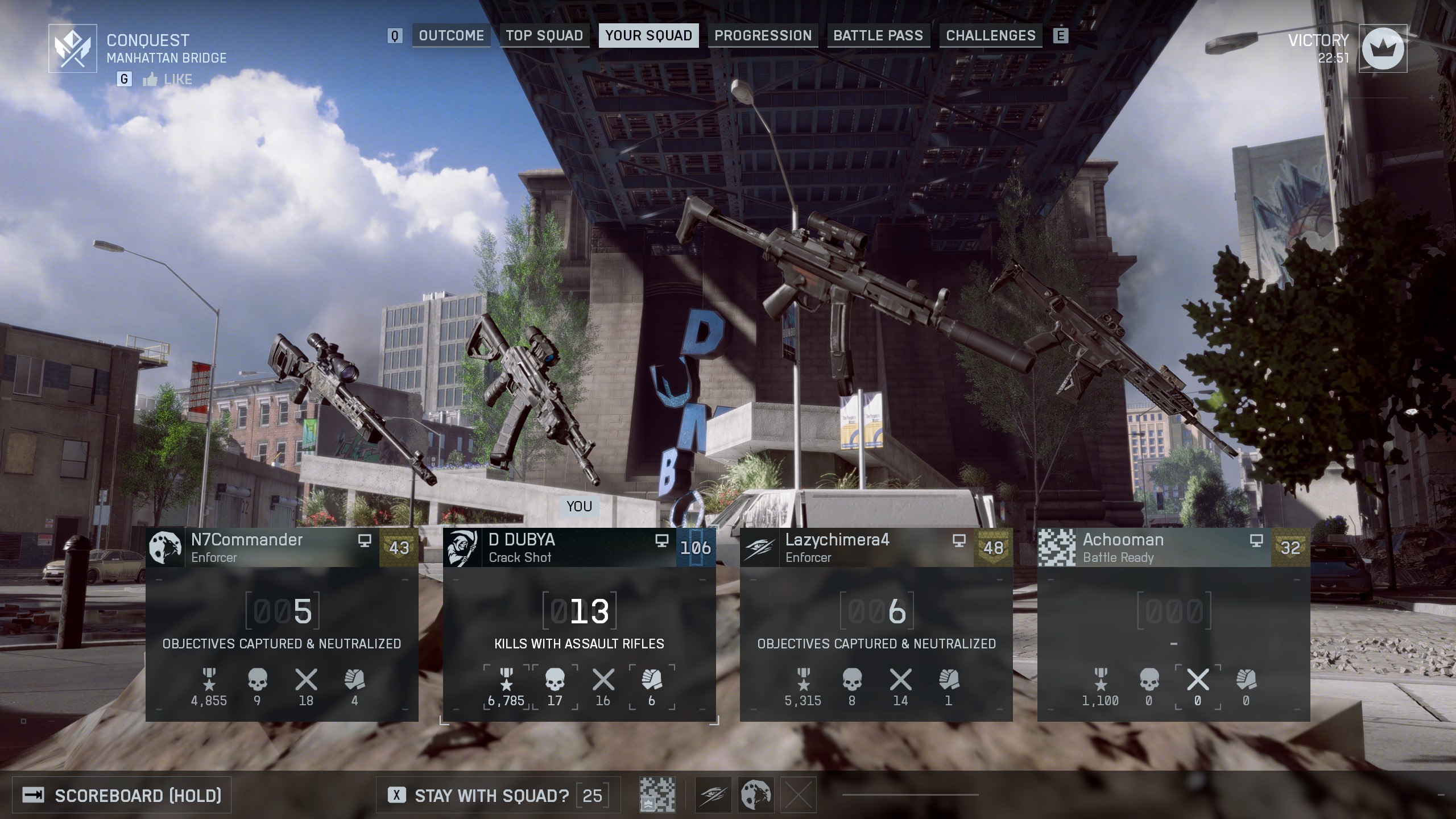Open the Scoreboard button
Viewport: 1456px width, 819px height.
point(122,795)
